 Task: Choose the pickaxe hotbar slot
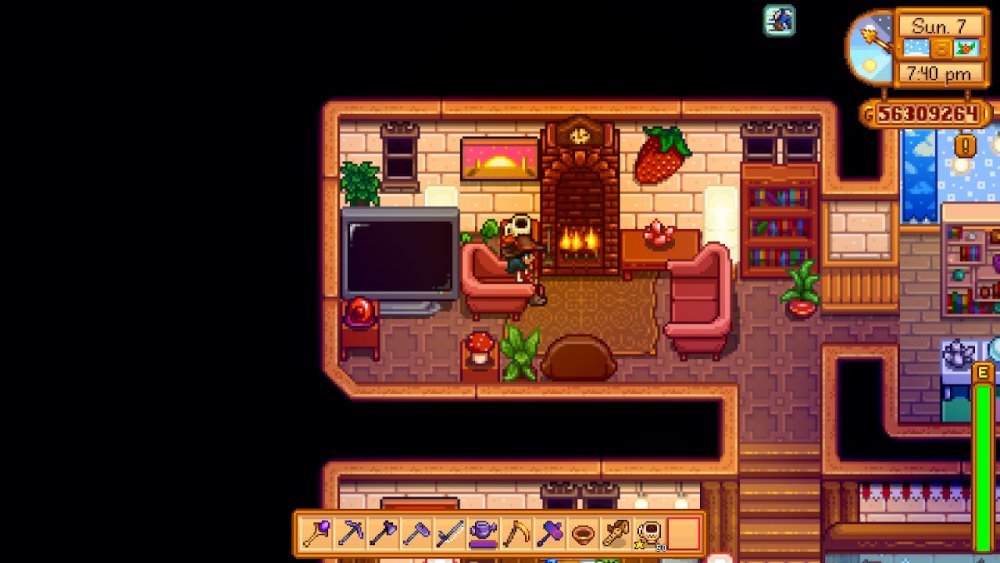[x=350, y=533]
